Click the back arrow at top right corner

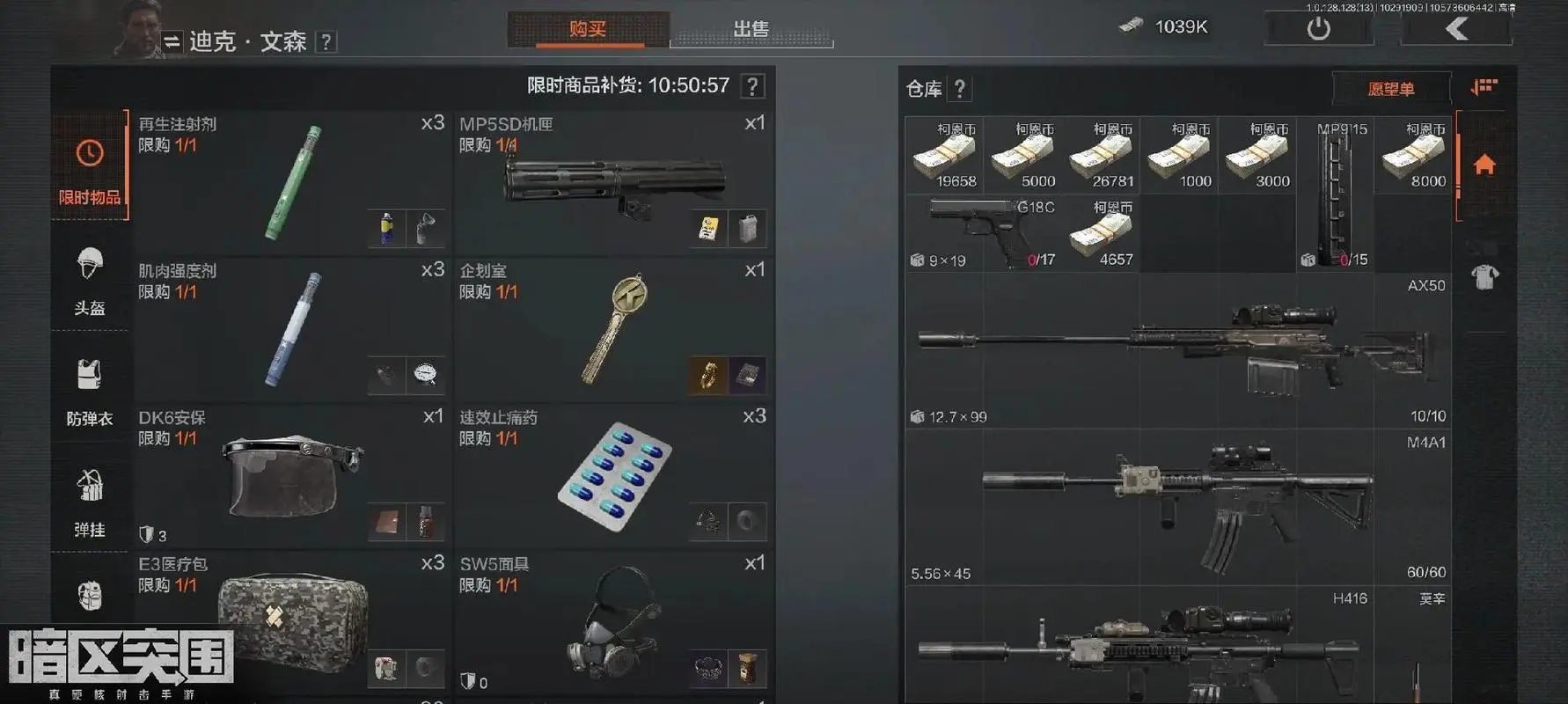[x=1456, y=27]
